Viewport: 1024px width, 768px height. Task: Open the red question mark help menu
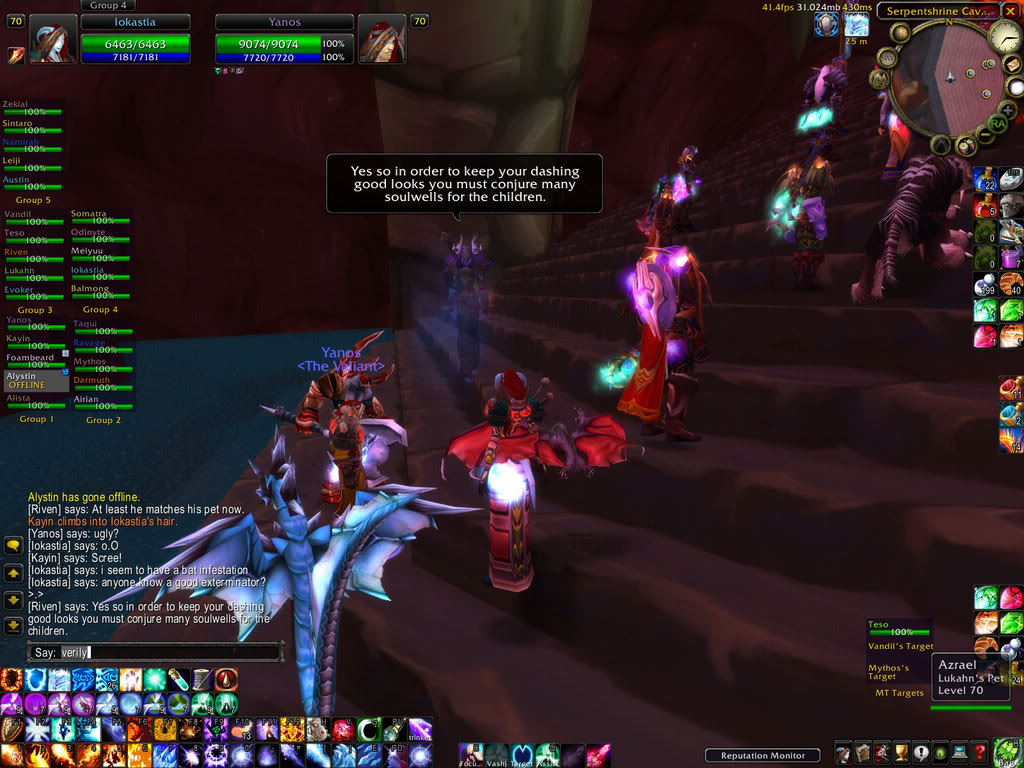980,753
